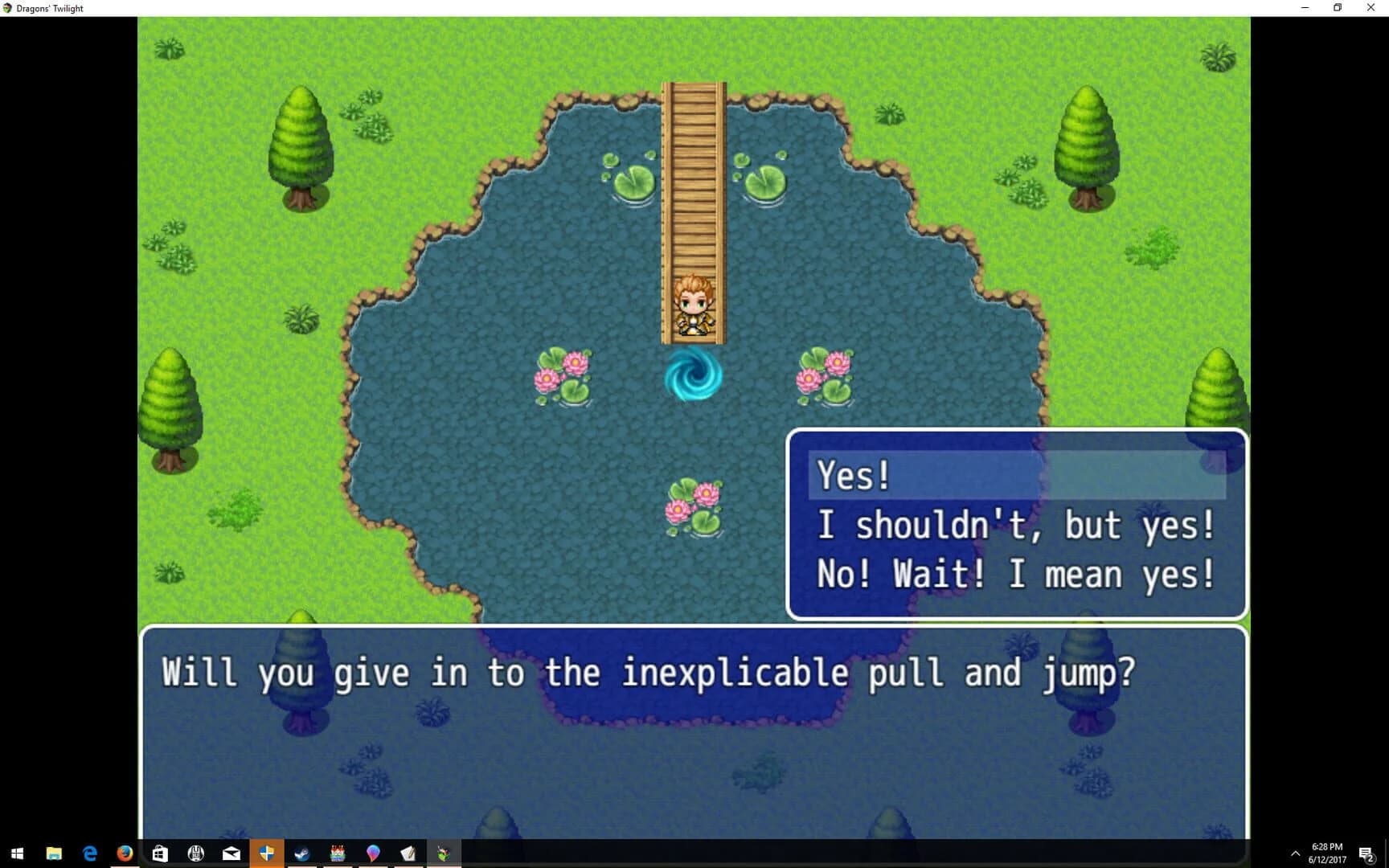The height and width of the screenshot is (868, 1389).
Task: Open Action Center showing 2 notifications
Action: pyautogui.click(x=1367, y=854)
